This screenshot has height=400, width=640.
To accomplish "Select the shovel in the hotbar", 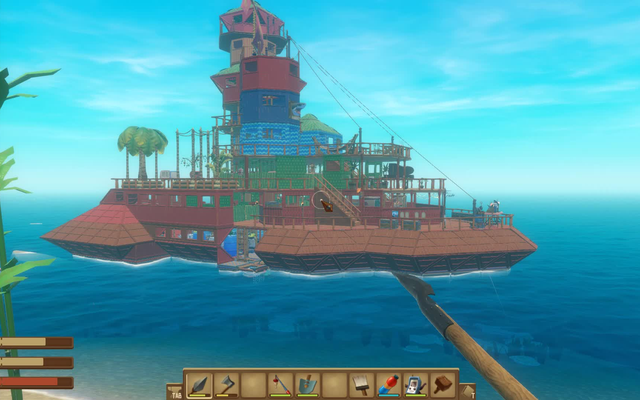I will (307, 384).
